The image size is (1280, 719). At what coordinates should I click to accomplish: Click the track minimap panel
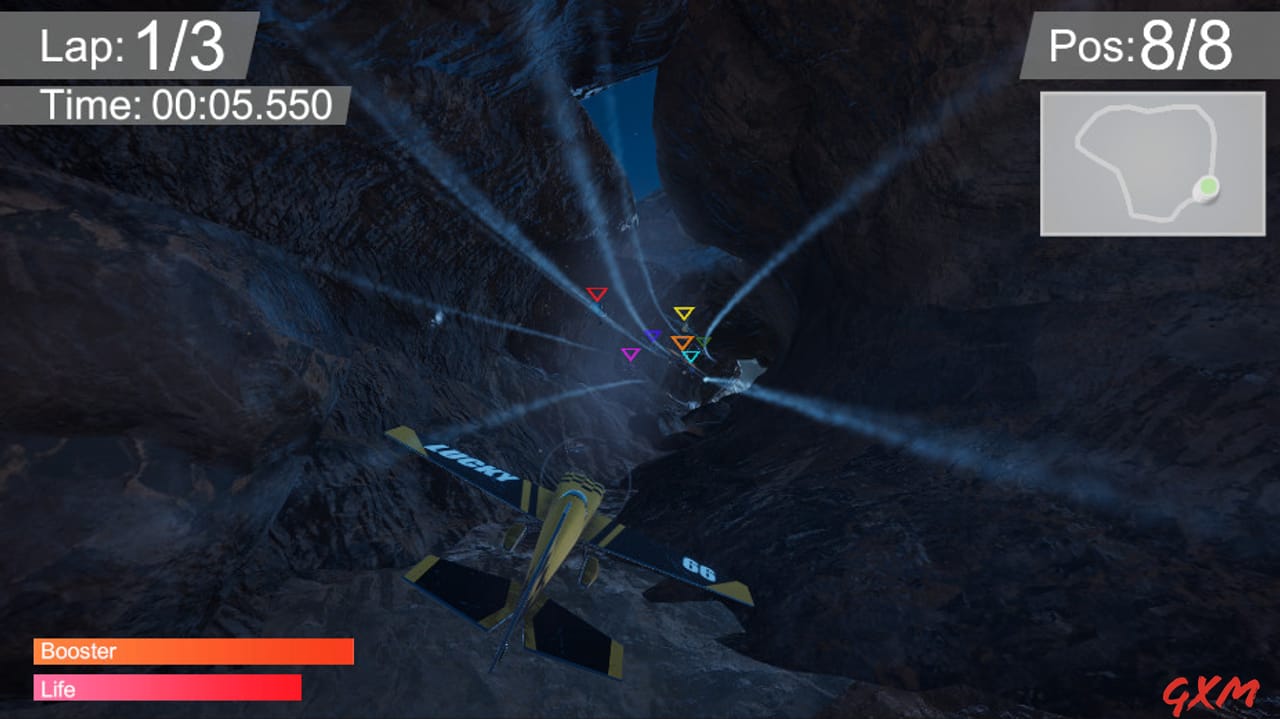1152,164
